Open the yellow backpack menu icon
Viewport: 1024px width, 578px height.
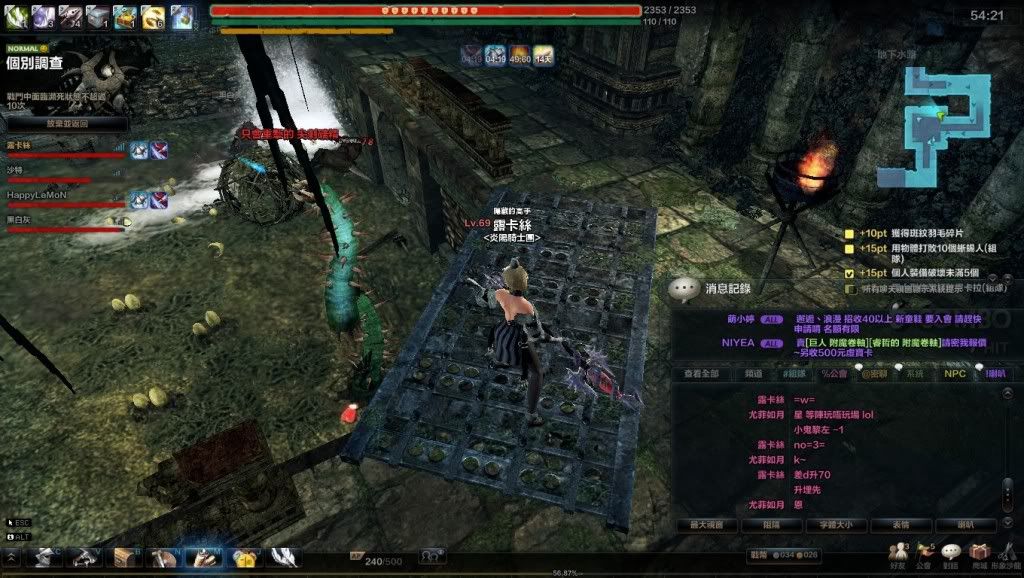243,556
